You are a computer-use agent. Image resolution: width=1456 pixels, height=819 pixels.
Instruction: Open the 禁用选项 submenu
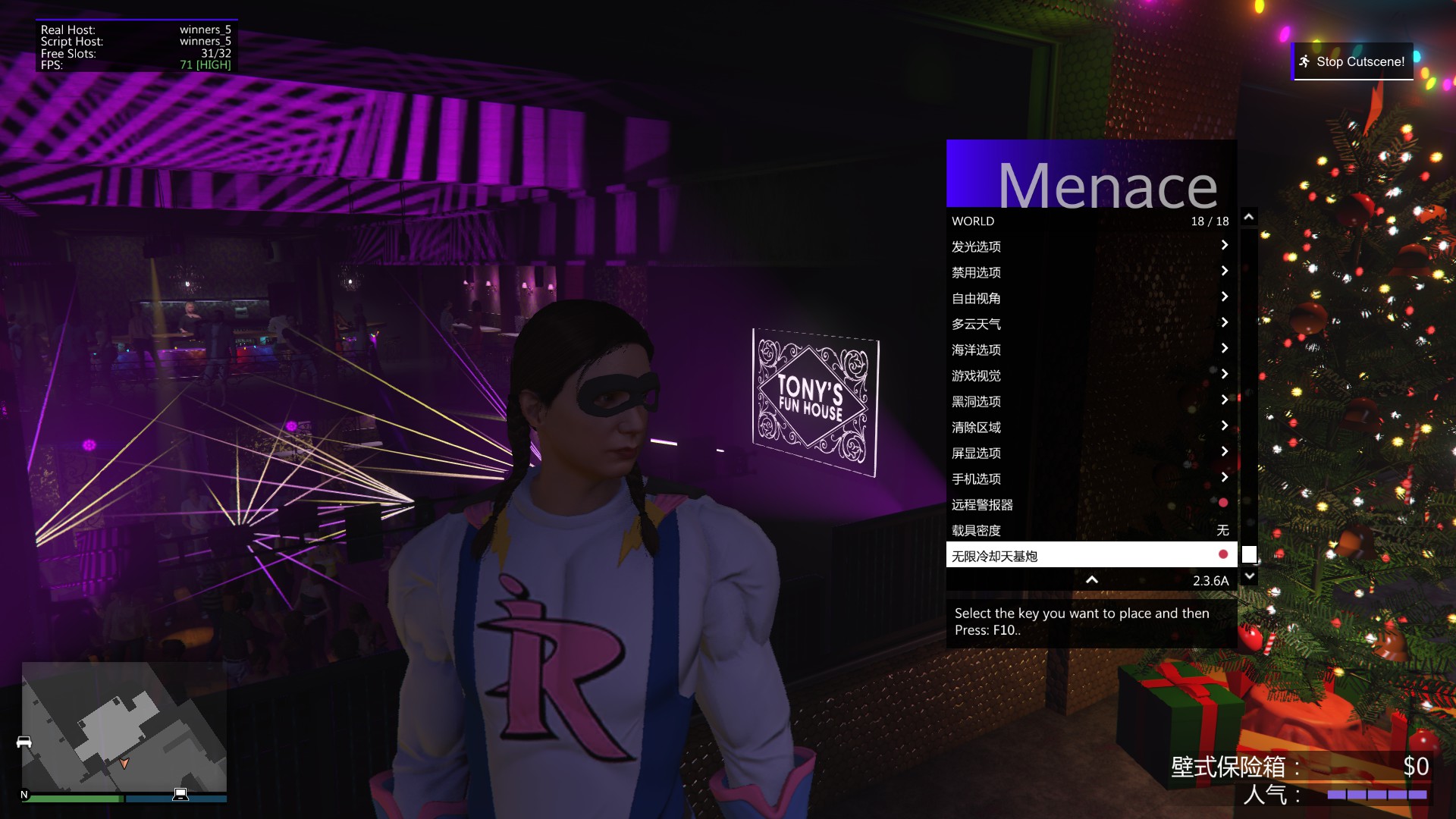click(x=1090, y=272)
